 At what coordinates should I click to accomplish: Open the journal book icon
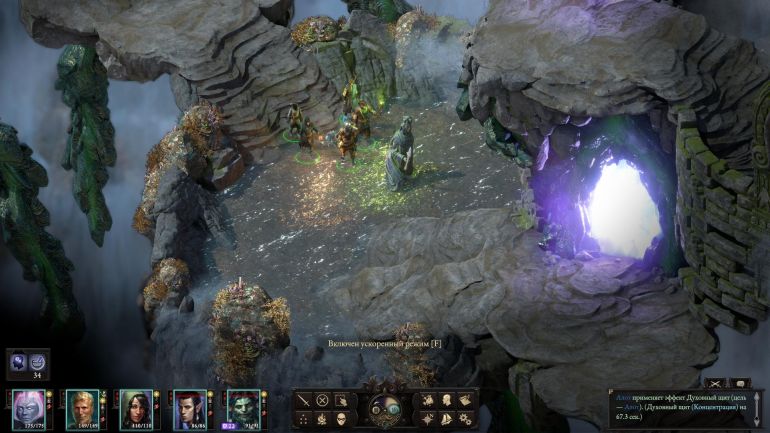465,400
